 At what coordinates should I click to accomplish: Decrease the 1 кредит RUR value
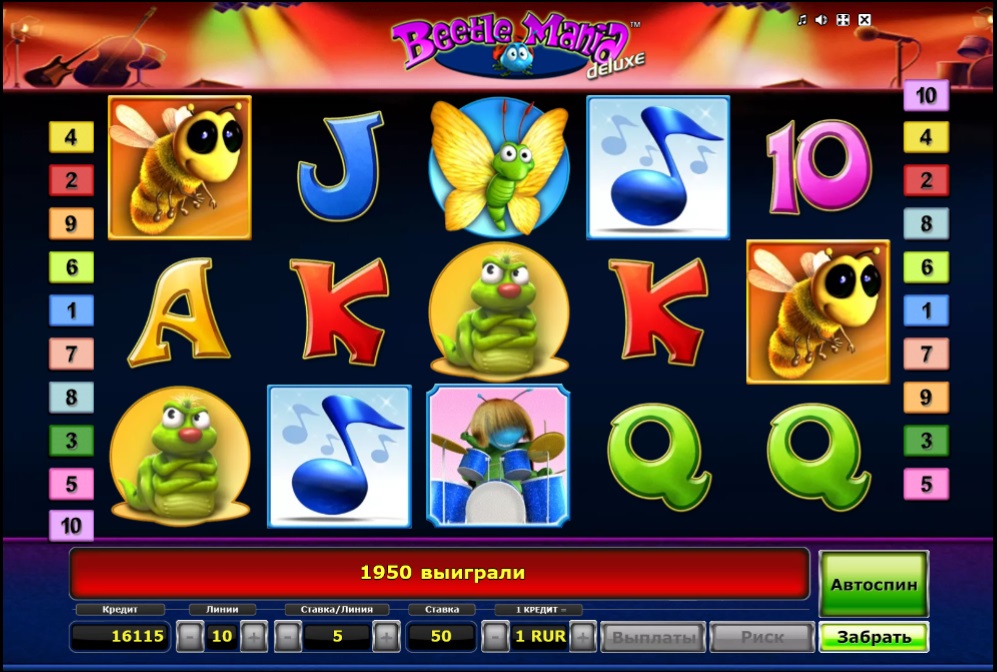[x=494, y=636]
